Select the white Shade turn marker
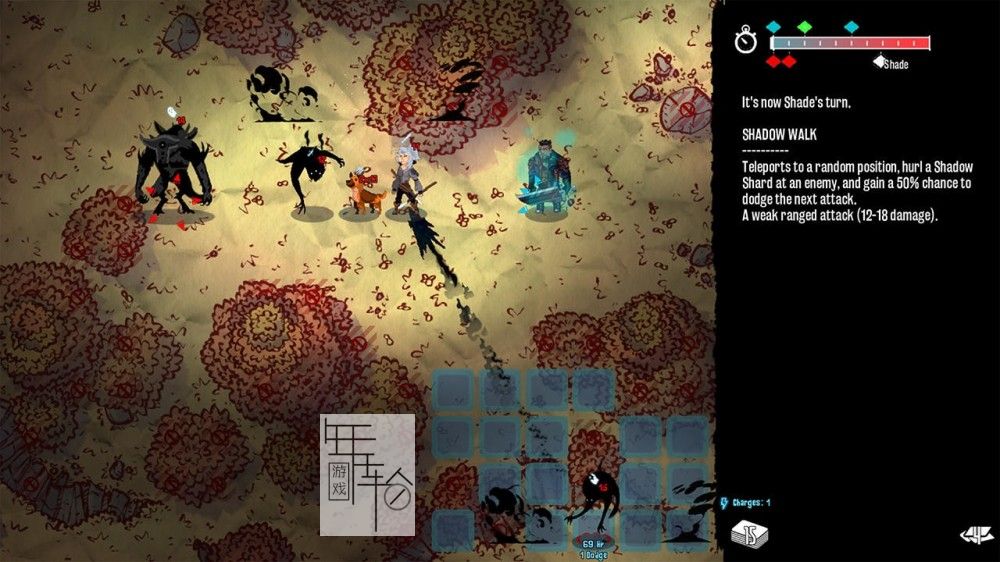Viewport: 1000px width, 562px height. pyautogui.click(x=879, y=61)
